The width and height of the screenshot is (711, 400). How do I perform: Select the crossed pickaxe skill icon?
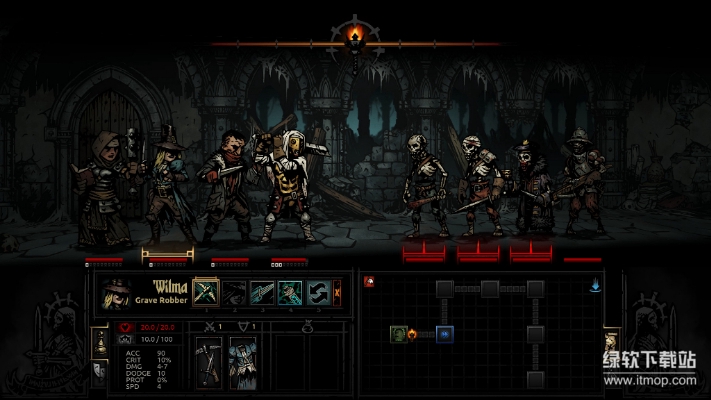coord(206,293)
